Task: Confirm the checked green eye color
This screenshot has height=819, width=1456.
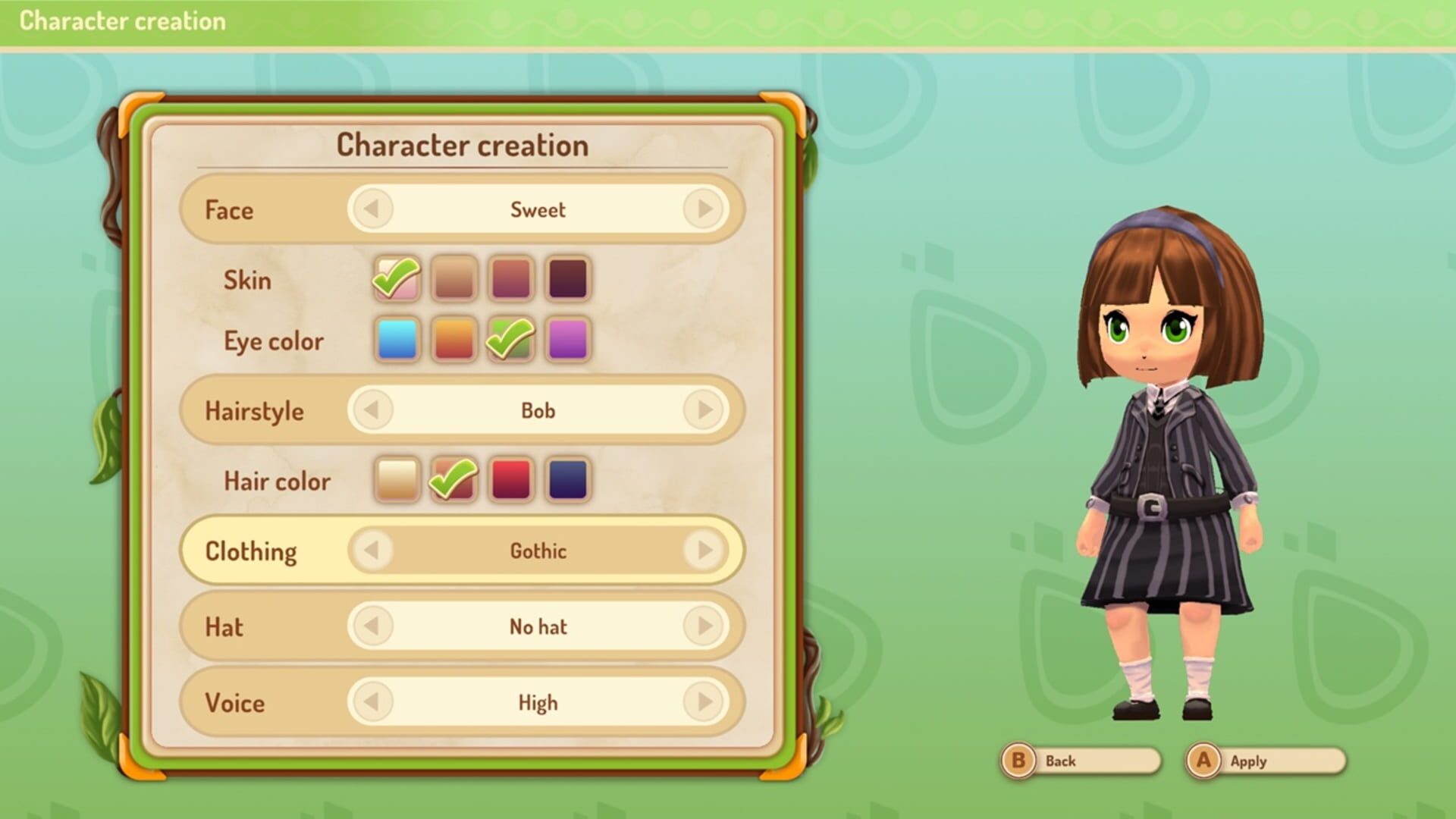Action: pos(511,340)
